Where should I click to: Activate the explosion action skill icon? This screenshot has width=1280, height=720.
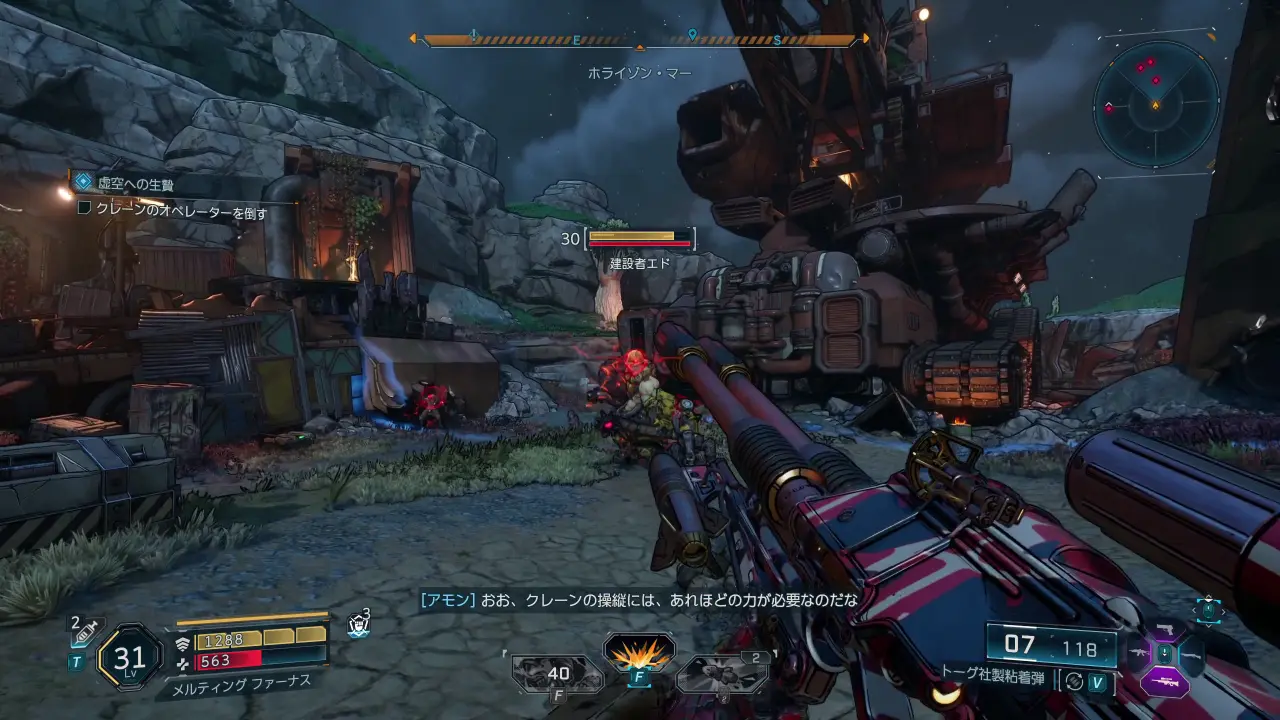pos(639,653)
